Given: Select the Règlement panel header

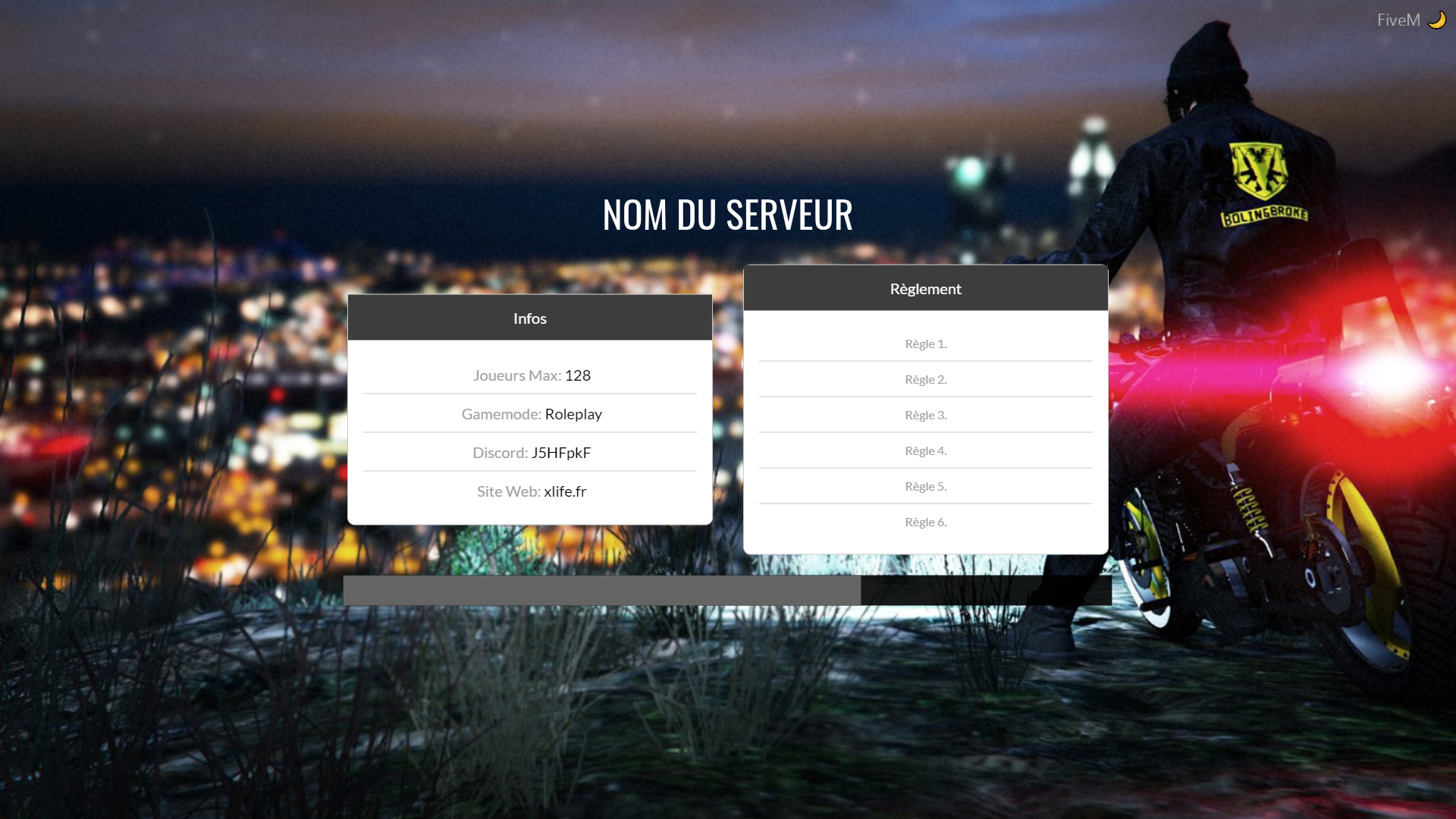Looking at the screenshot, I should 926,288.
